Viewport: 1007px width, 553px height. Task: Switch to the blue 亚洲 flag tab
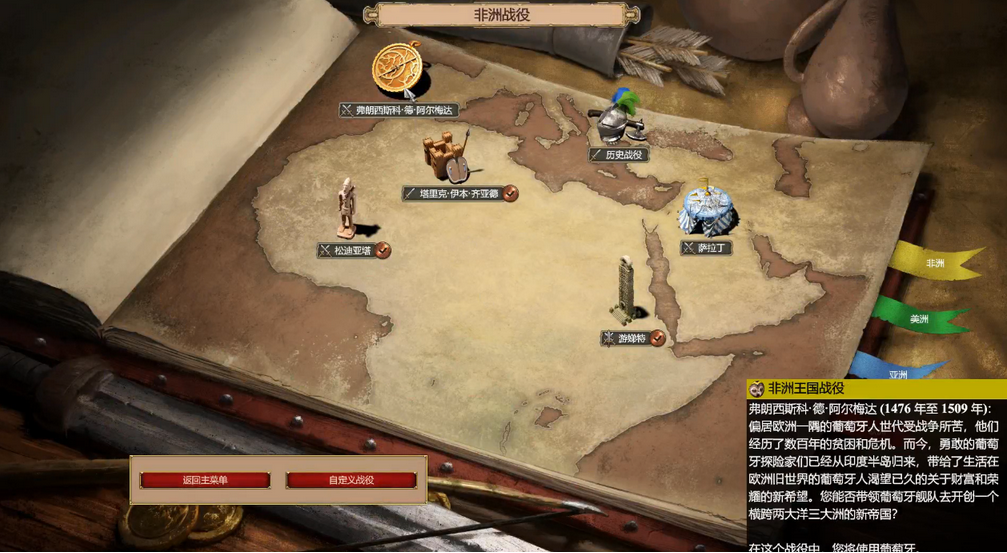(x=898, y=370)
